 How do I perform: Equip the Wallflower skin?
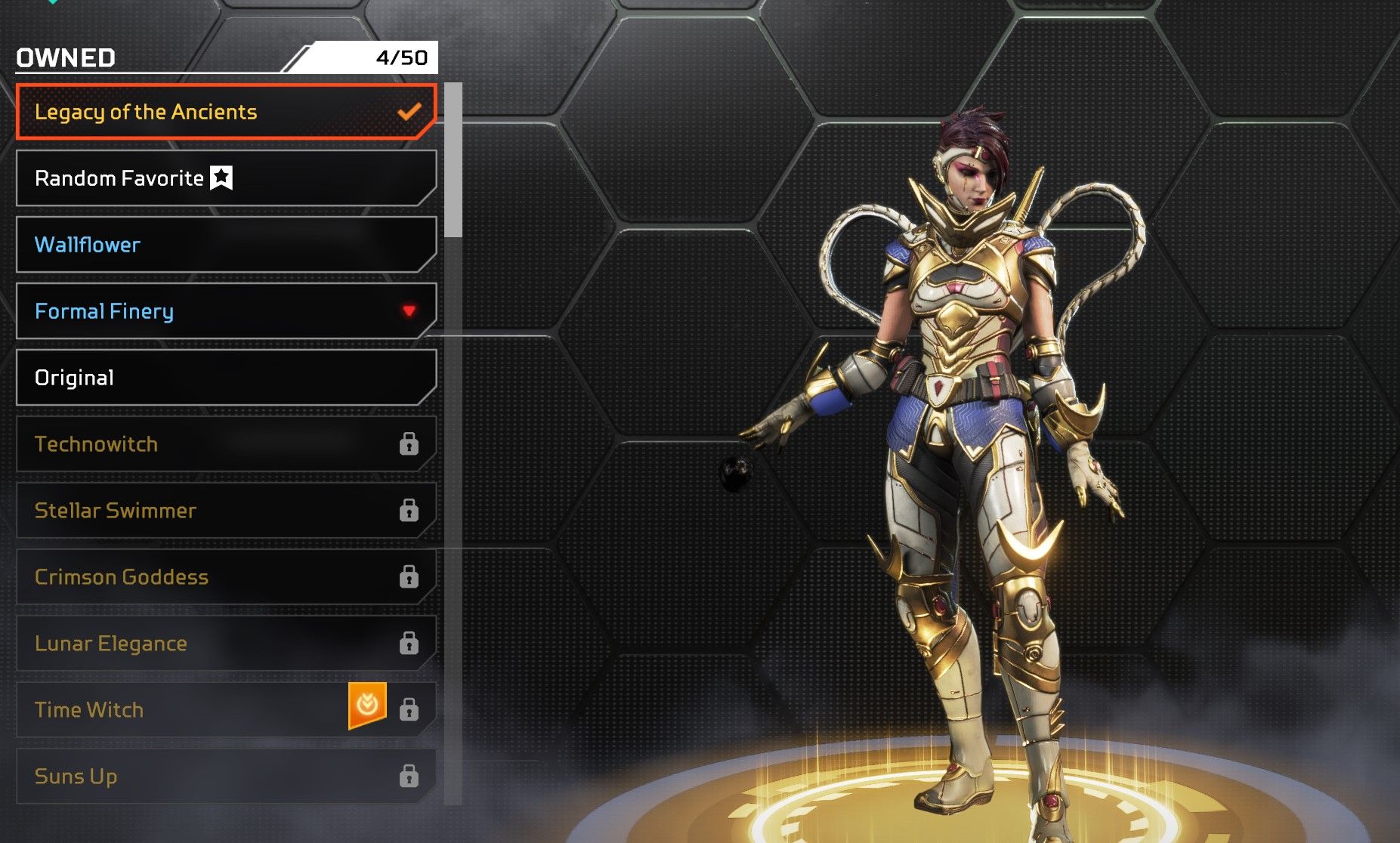tap(225, 245)
